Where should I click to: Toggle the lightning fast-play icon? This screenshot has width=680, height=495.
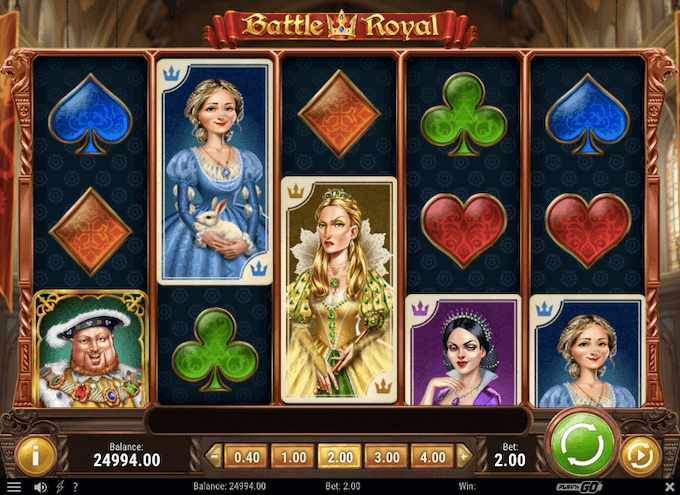click(58, 487)
